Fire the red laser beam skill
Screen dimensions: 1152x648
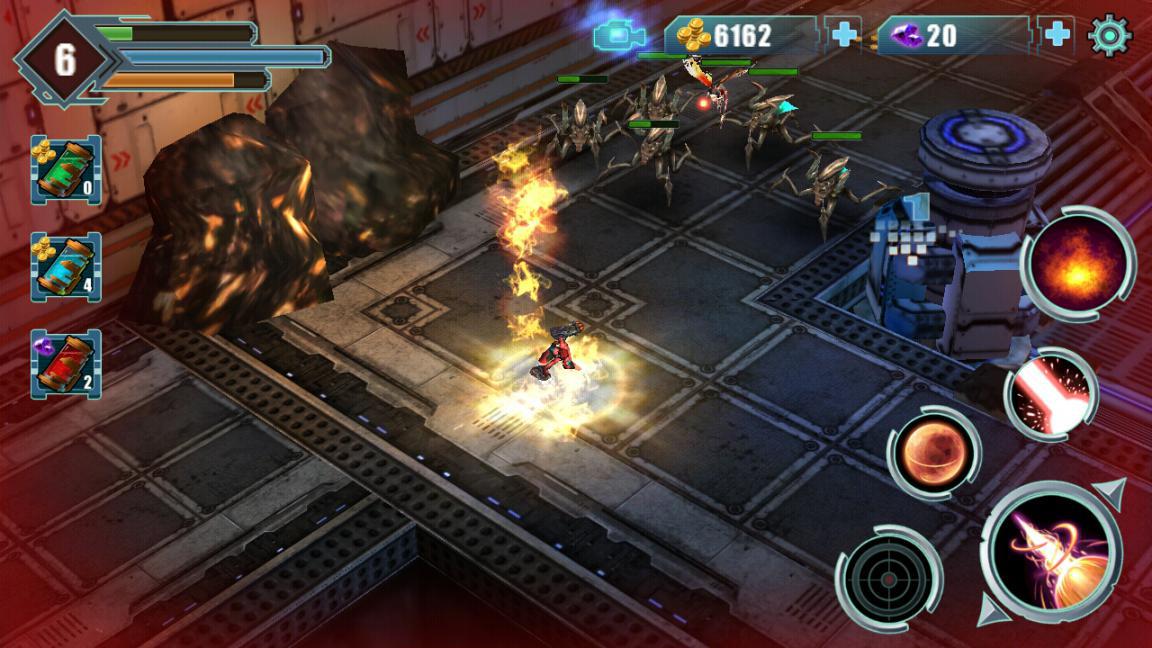pos(1050,395)
